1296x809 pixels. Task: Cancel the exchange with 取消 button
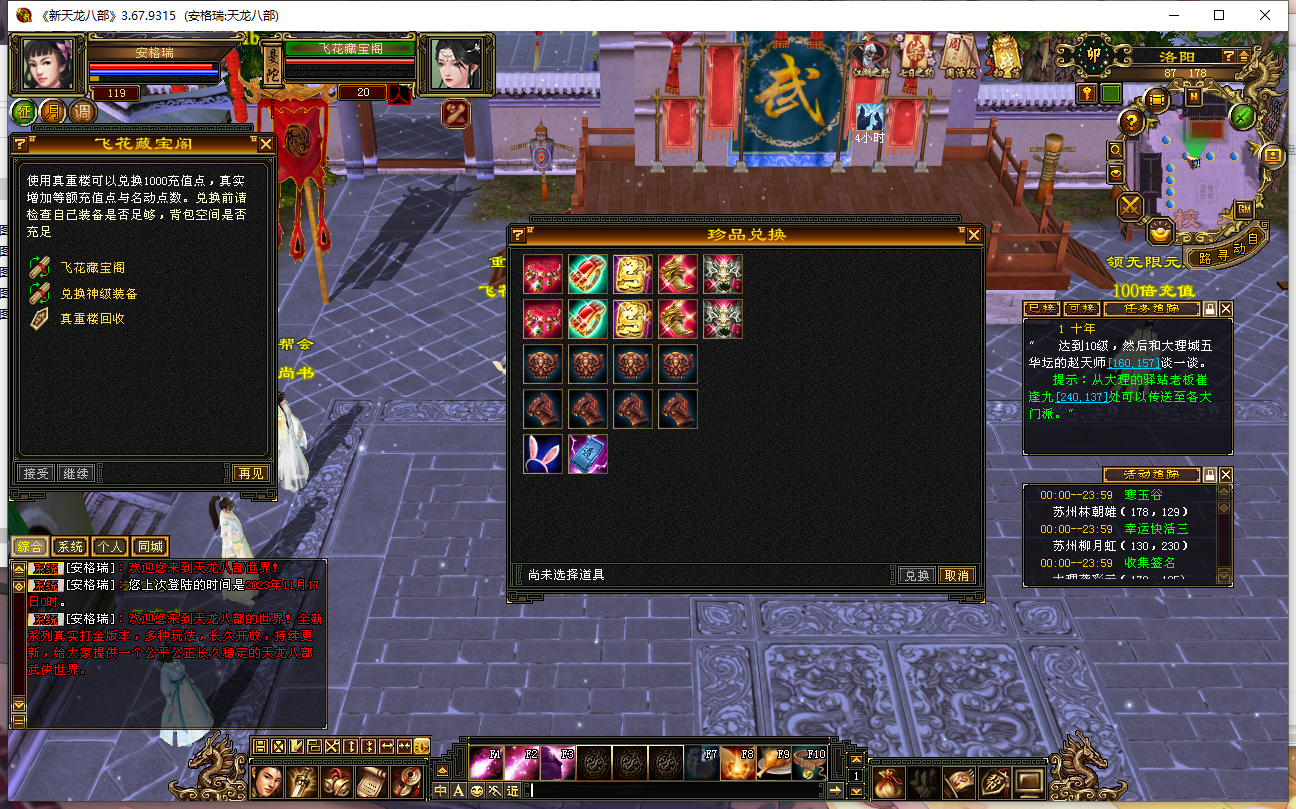click(956, 575)
